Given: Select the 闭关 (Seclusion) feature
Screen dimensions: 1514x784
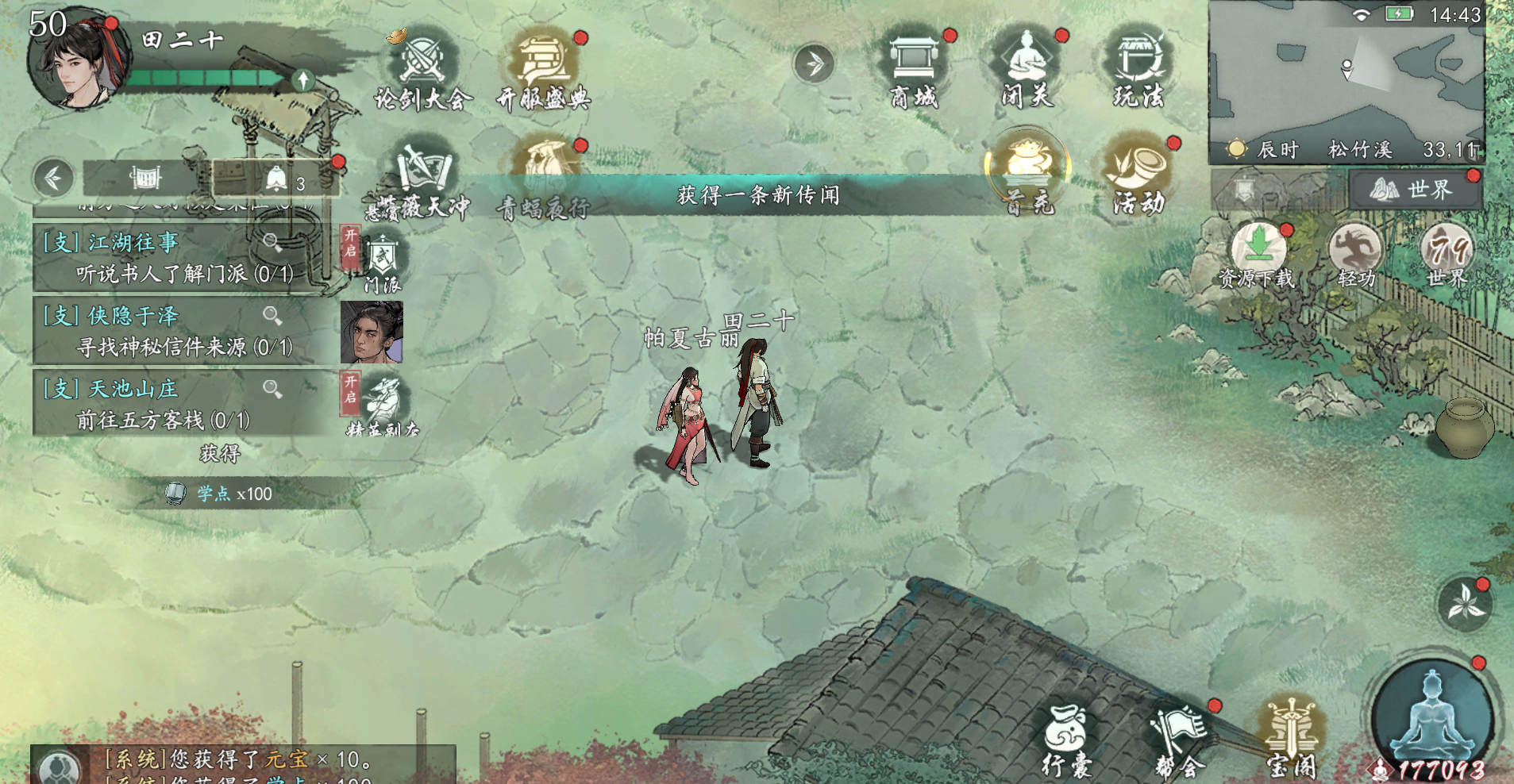Looking at the screenshot, I should click(x=1024, y=67).
